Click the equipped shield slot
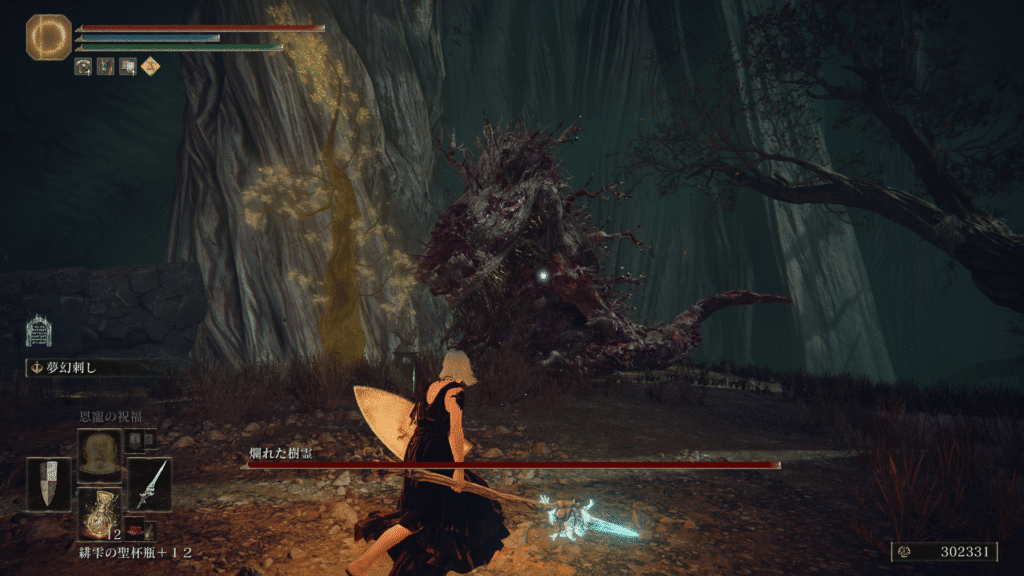 click(x=49, y=485)
